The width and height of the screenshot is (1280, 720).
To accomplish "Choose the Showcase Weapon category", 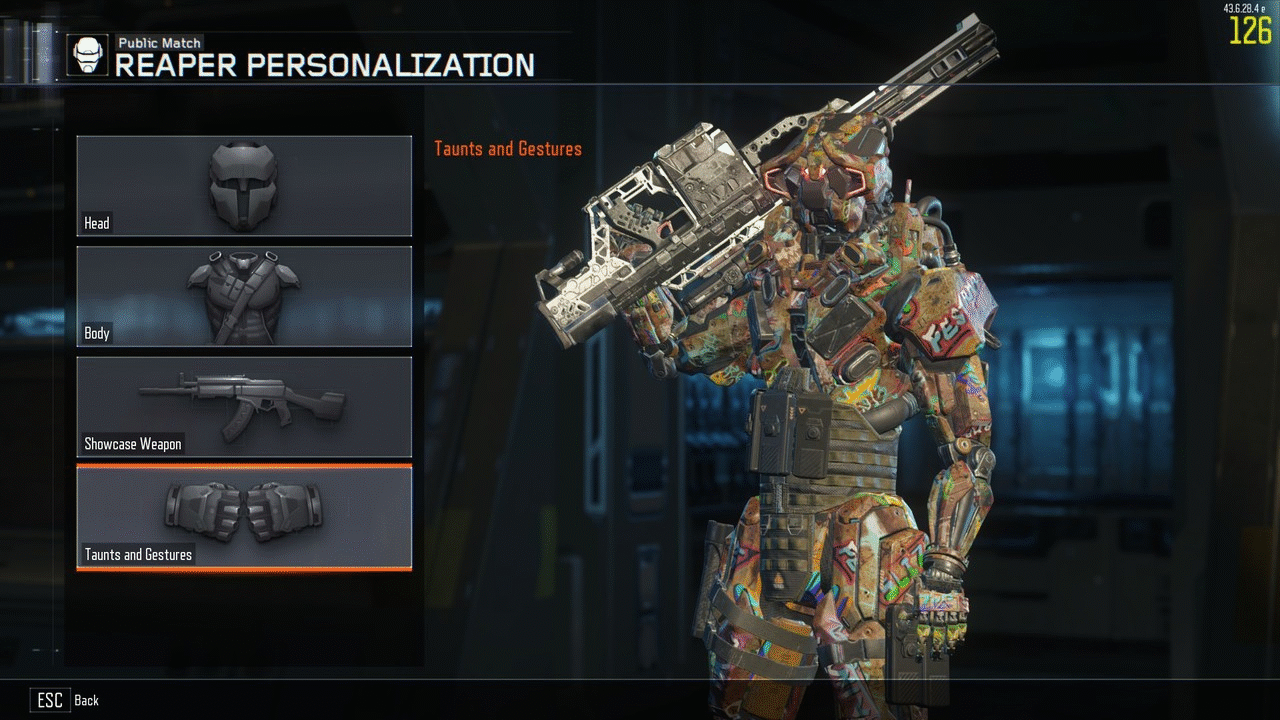I will pyautogui.click(x=244, y=406).
